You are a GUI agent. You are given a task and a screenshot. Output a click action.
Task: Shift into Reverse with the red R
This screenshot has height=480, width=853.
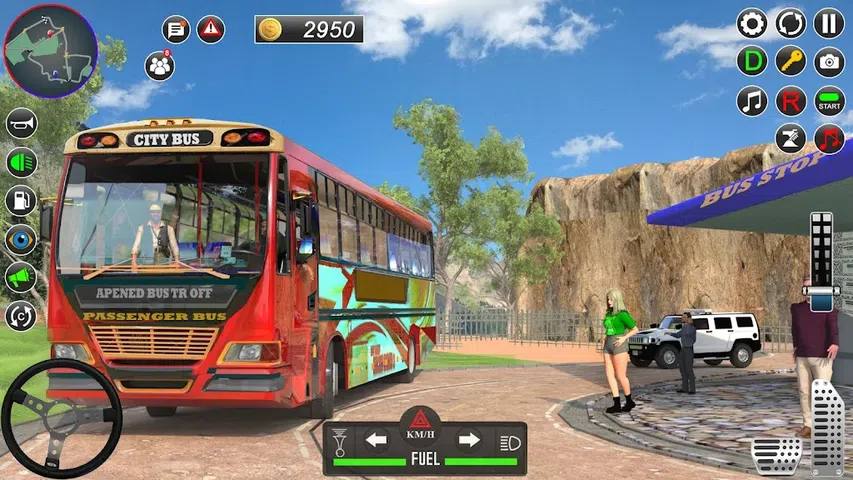(x=791, y=100)
